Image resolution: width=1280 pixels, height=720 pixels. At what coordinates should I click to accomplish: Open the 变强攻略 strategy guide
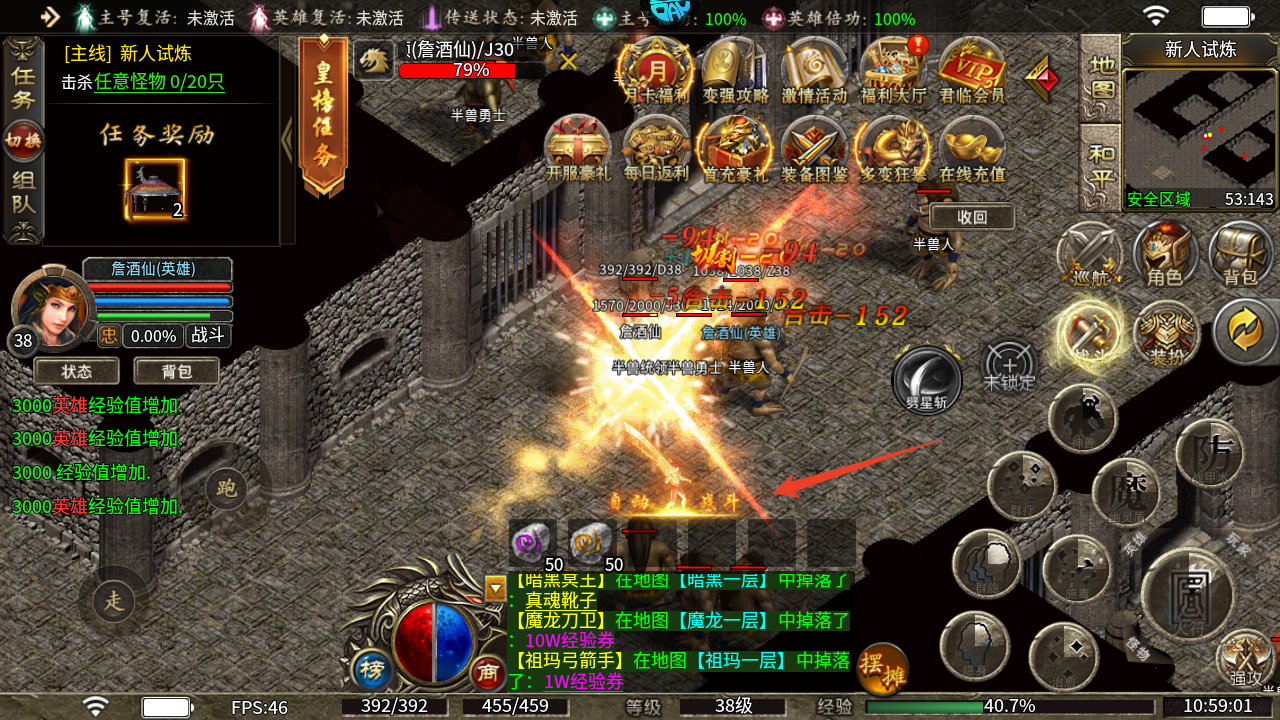tap(734, 70)
